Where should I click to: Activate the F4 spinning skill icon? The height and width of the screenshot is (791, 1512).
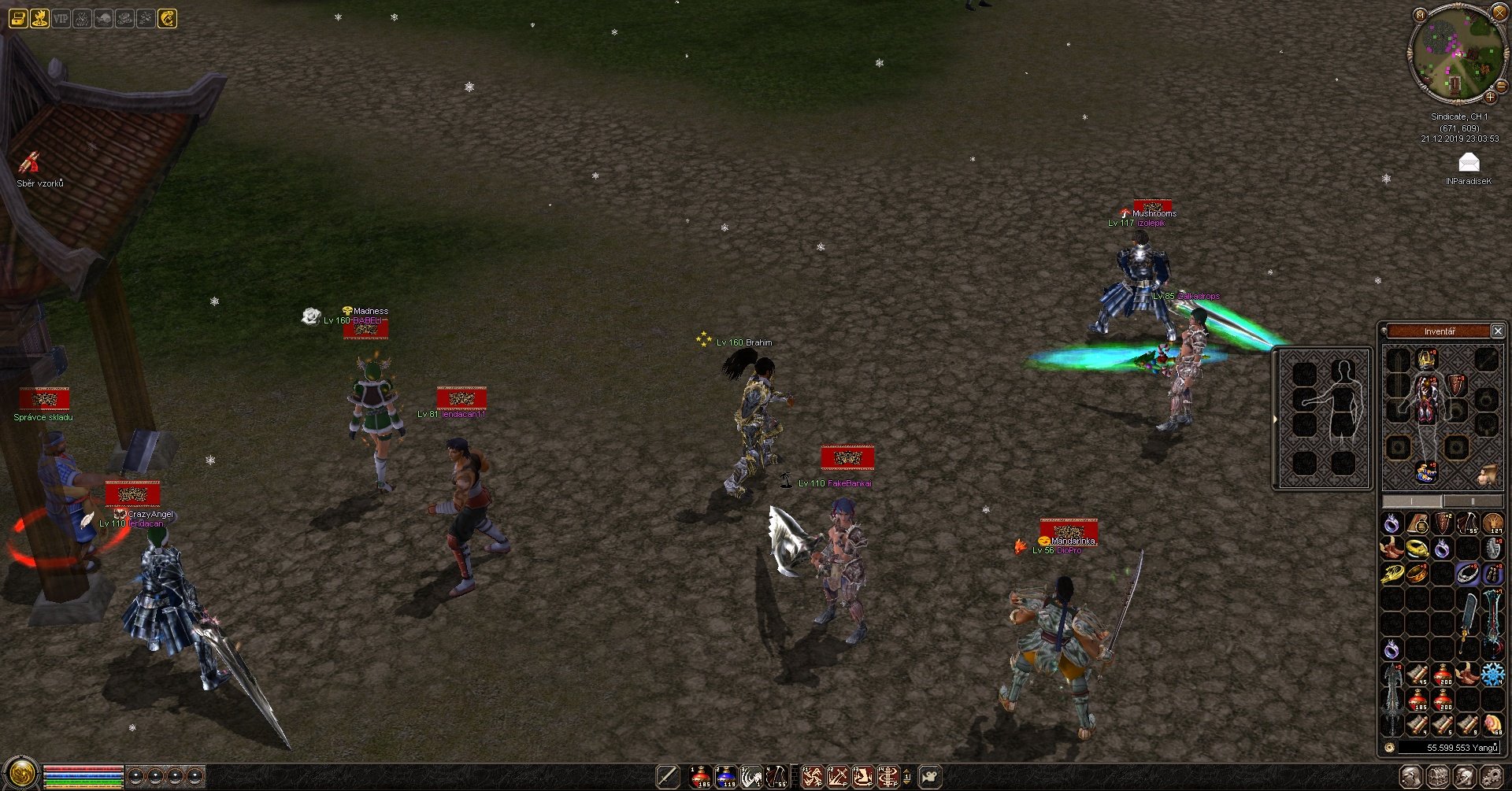click(888, 777)
